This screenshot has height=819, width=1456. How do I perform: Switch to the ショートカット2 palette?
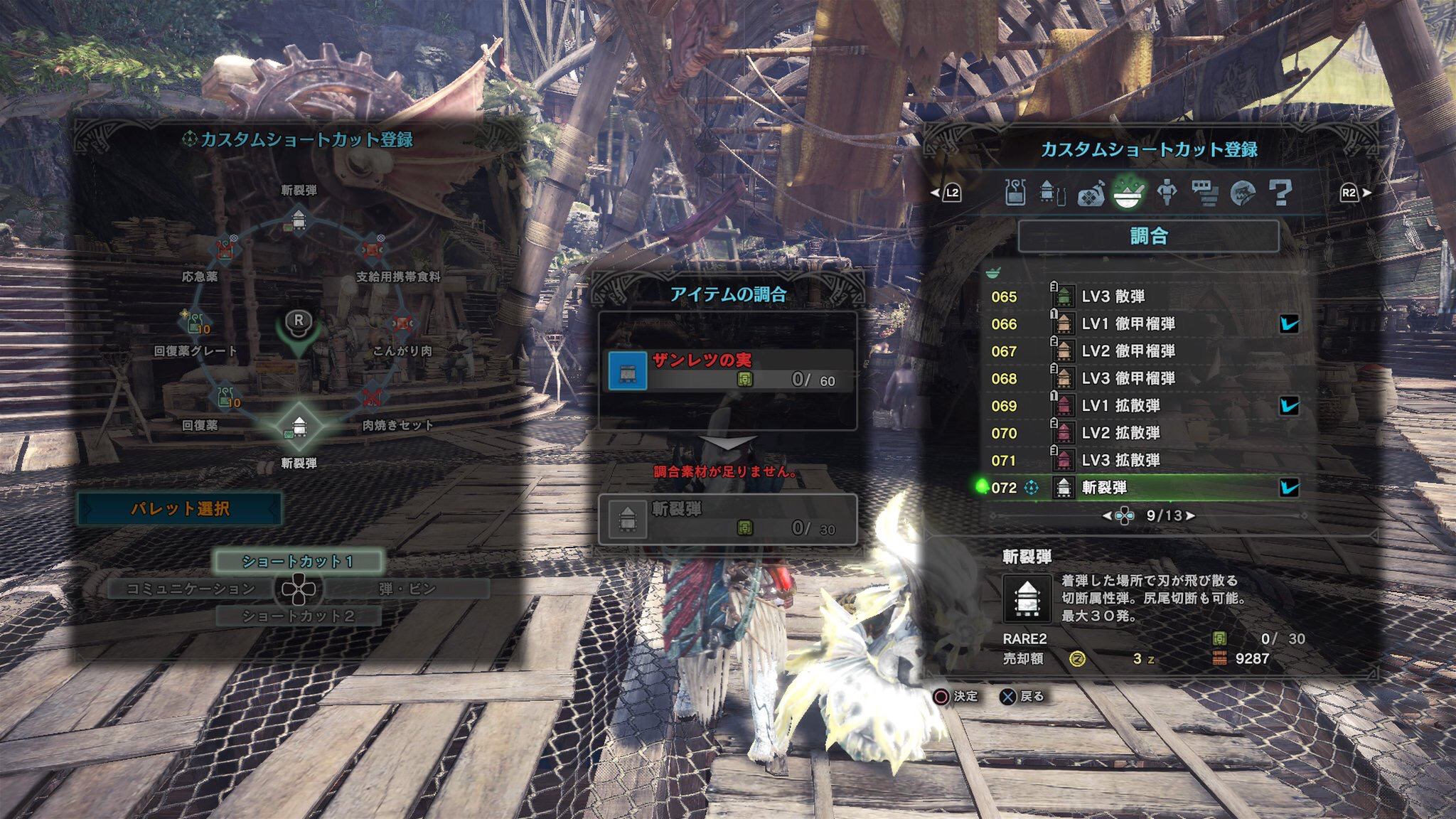pyautogui.click(x=298, y=616)
